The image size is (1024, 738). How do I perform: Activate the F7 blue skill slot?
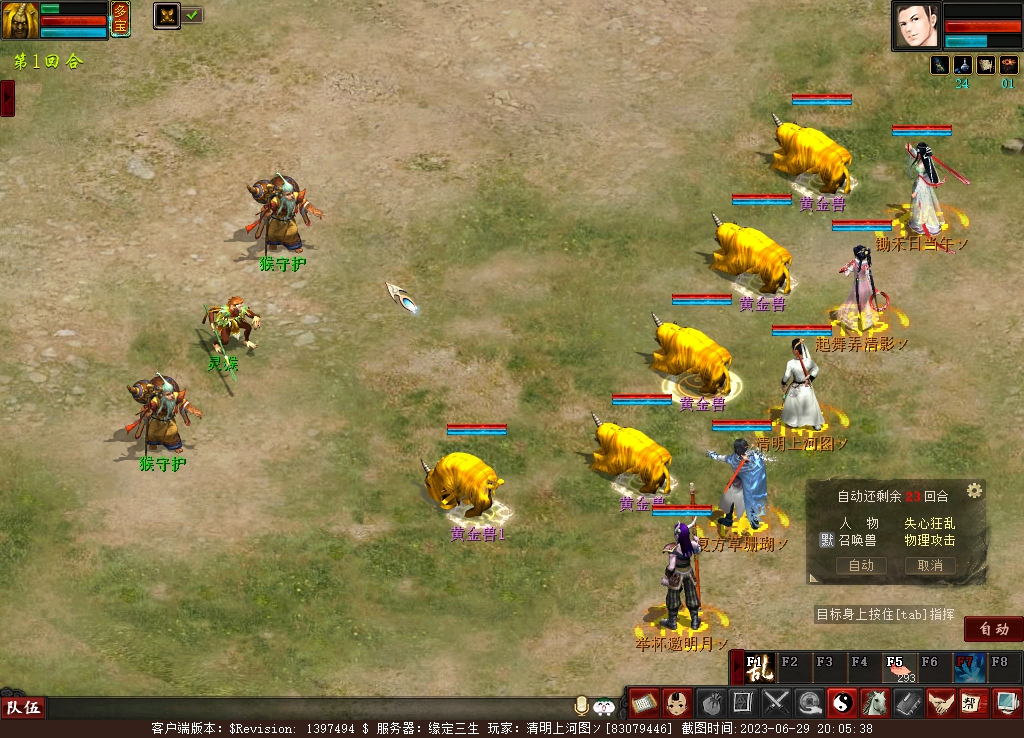[x=969, y=667]
